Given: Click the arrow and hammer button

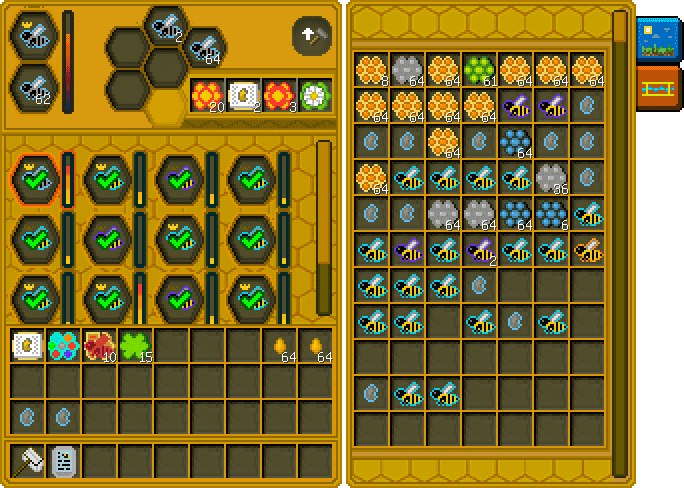Looking at the screenshot, I should point(311,36).
